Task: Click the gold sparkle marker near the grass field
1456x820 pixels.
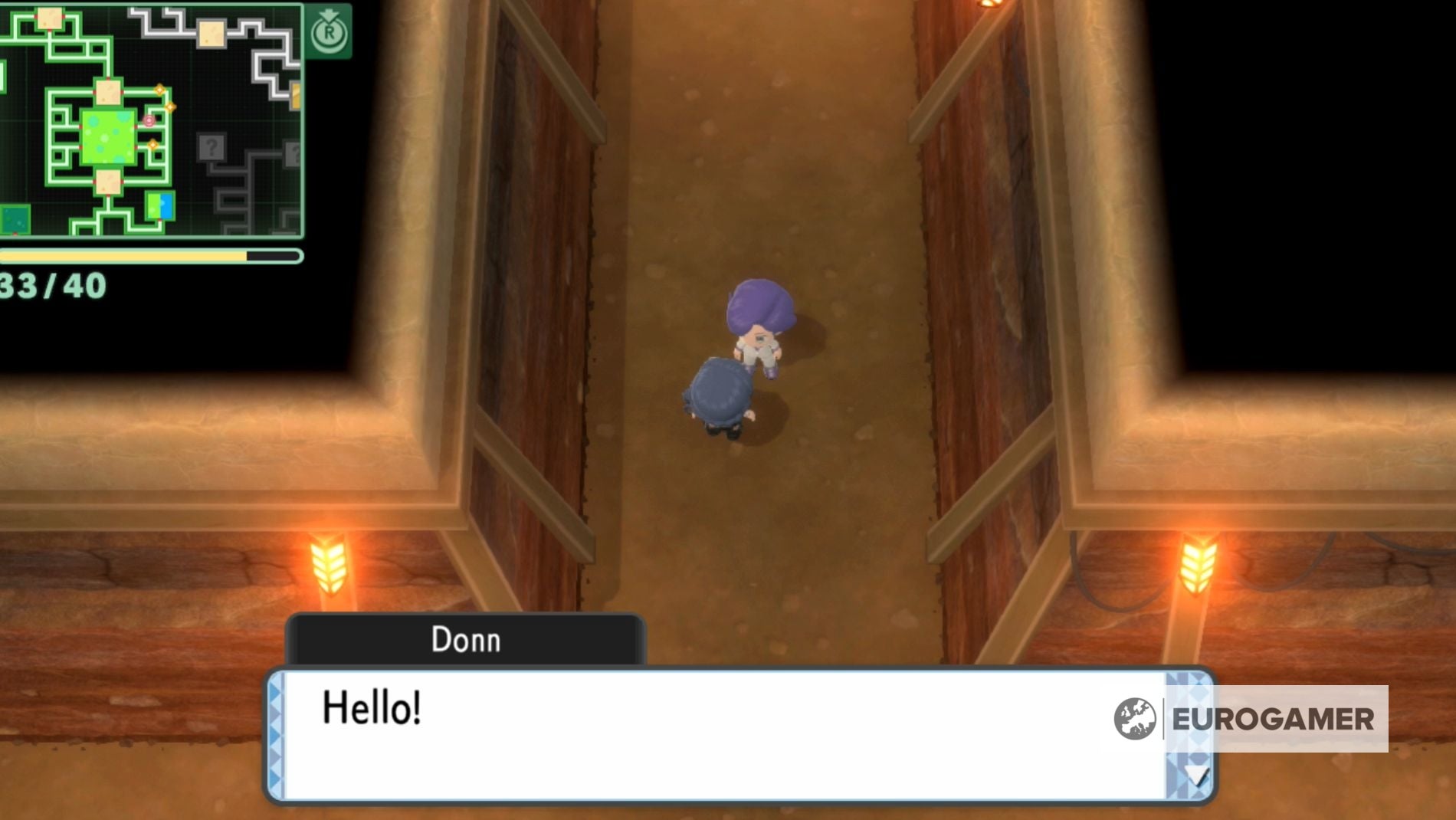Action: tap(170, 106)
